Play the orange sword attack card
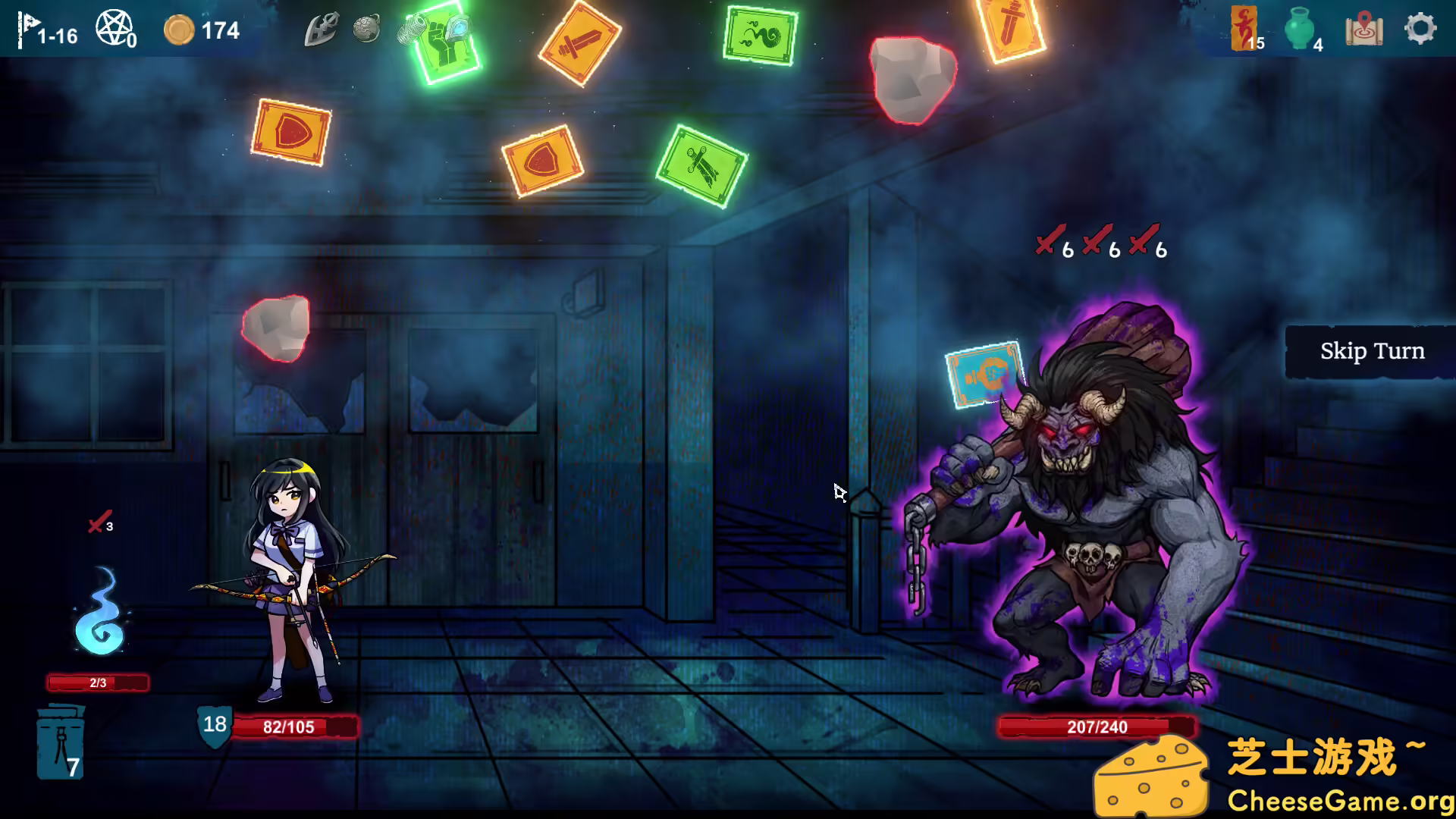The height and width of the screenshot is (819, 1456). (580, 42)
